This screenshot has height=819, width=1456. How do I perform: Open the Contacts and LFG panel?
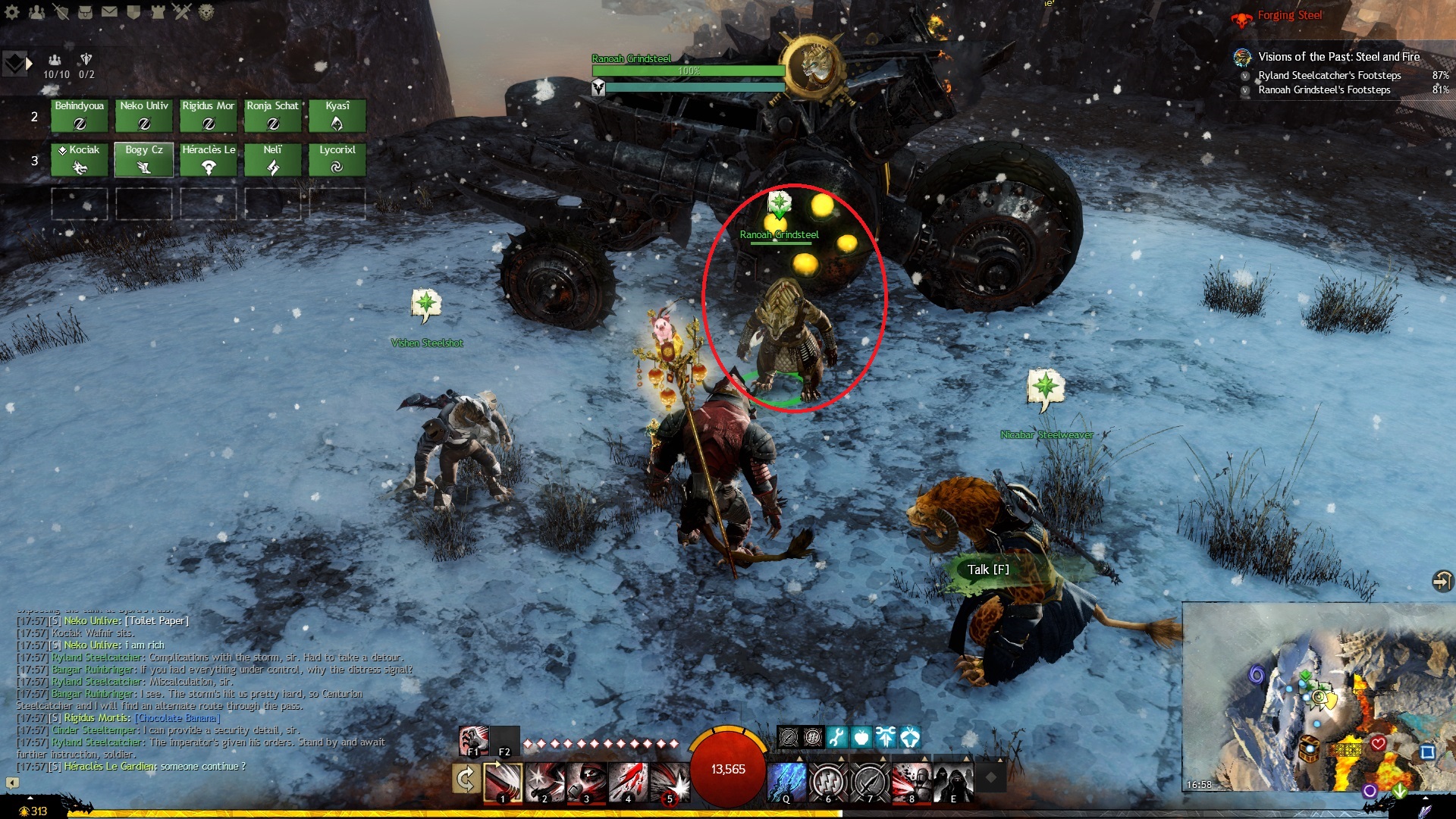click(36, 11)
